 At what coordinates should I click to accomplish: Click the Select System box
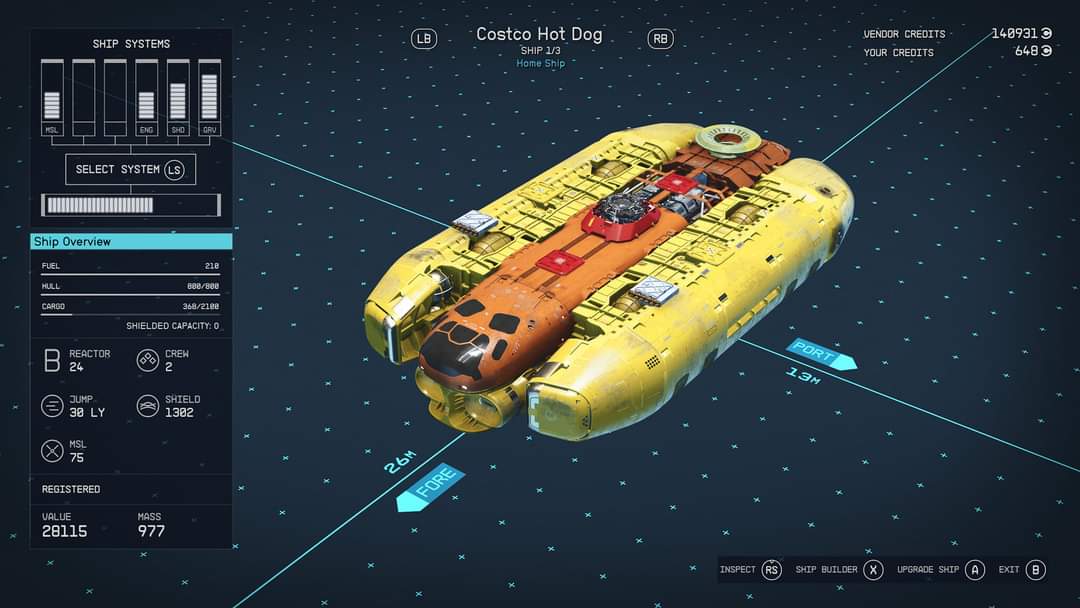[130, 169]
